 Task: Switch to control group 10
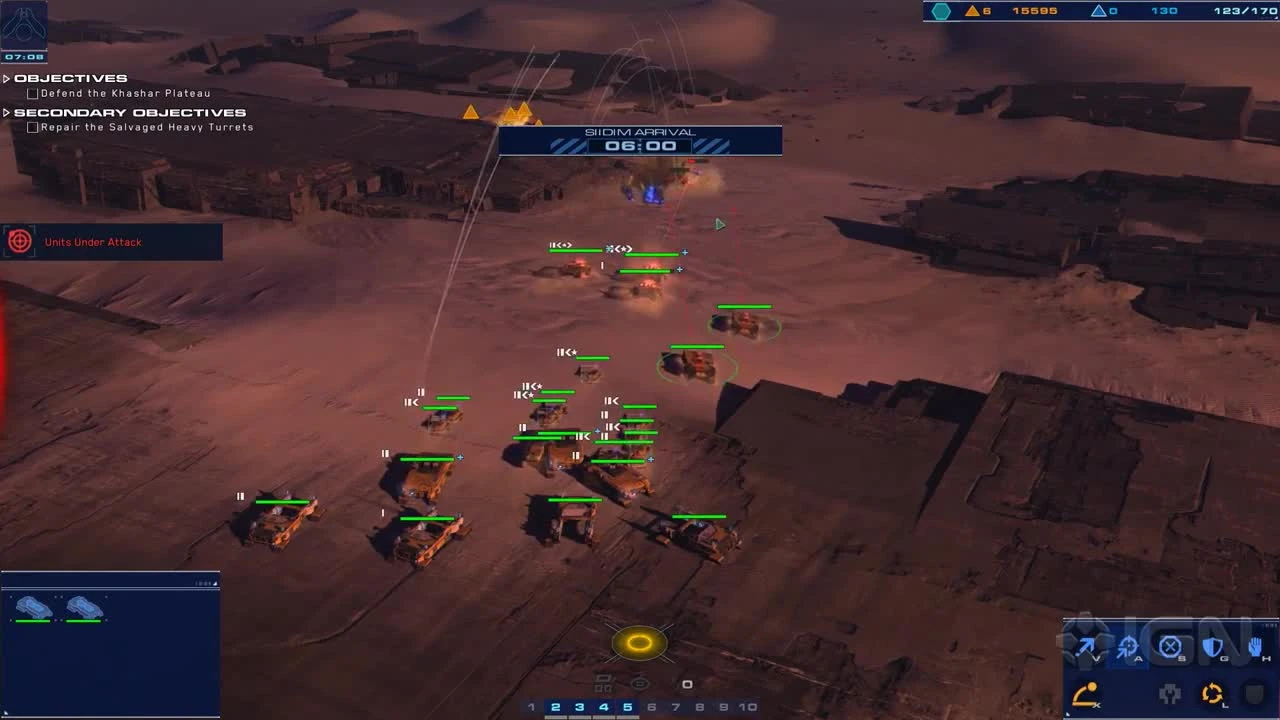click(747, 706)
